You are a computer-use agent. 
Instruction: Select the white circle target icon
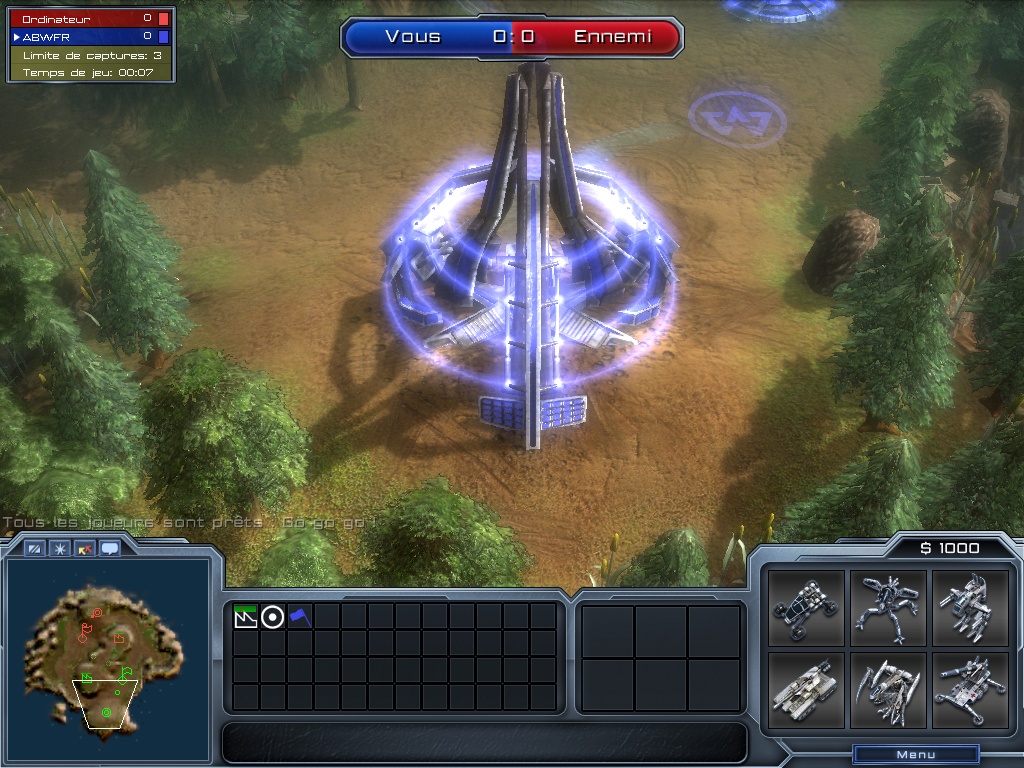(x=272, y=617)
